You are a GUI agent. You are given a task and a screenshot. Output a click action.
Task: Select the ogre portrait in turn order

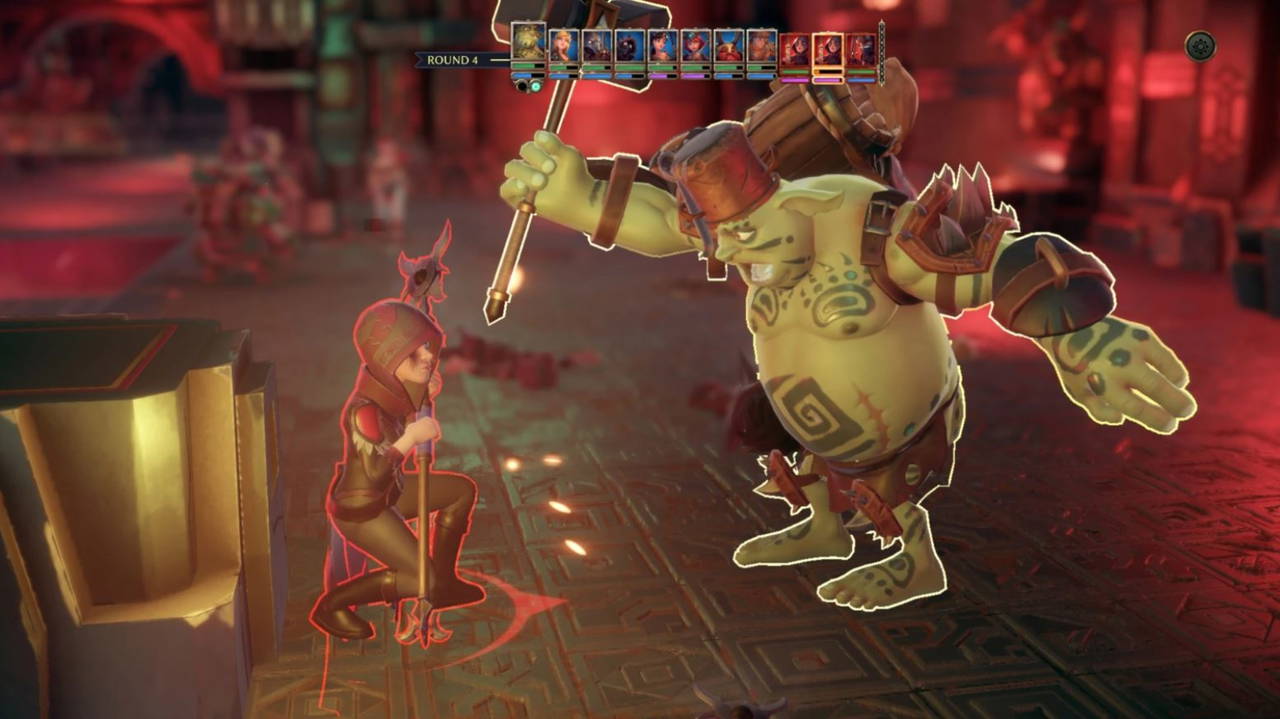pos(528,44)
